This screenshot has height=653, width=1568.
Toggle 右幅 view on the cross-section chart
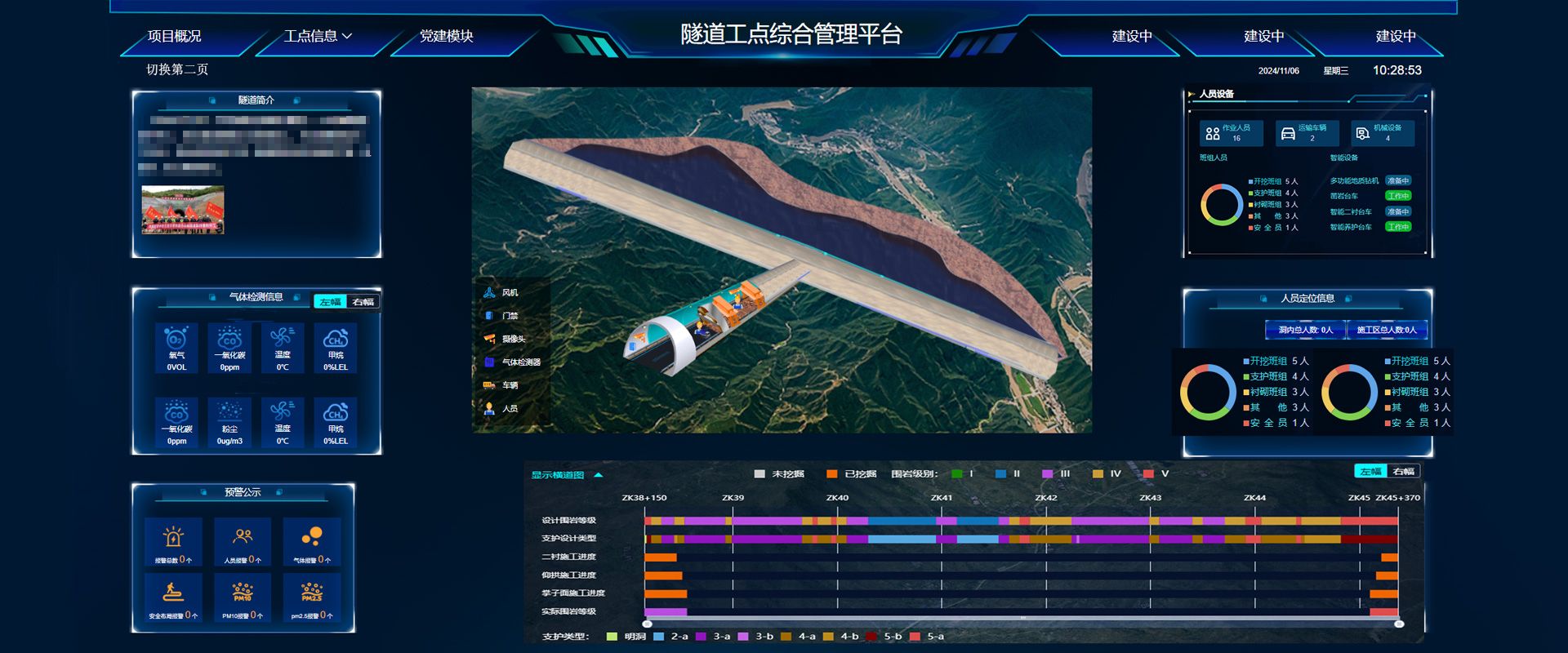pos(1404,471)
